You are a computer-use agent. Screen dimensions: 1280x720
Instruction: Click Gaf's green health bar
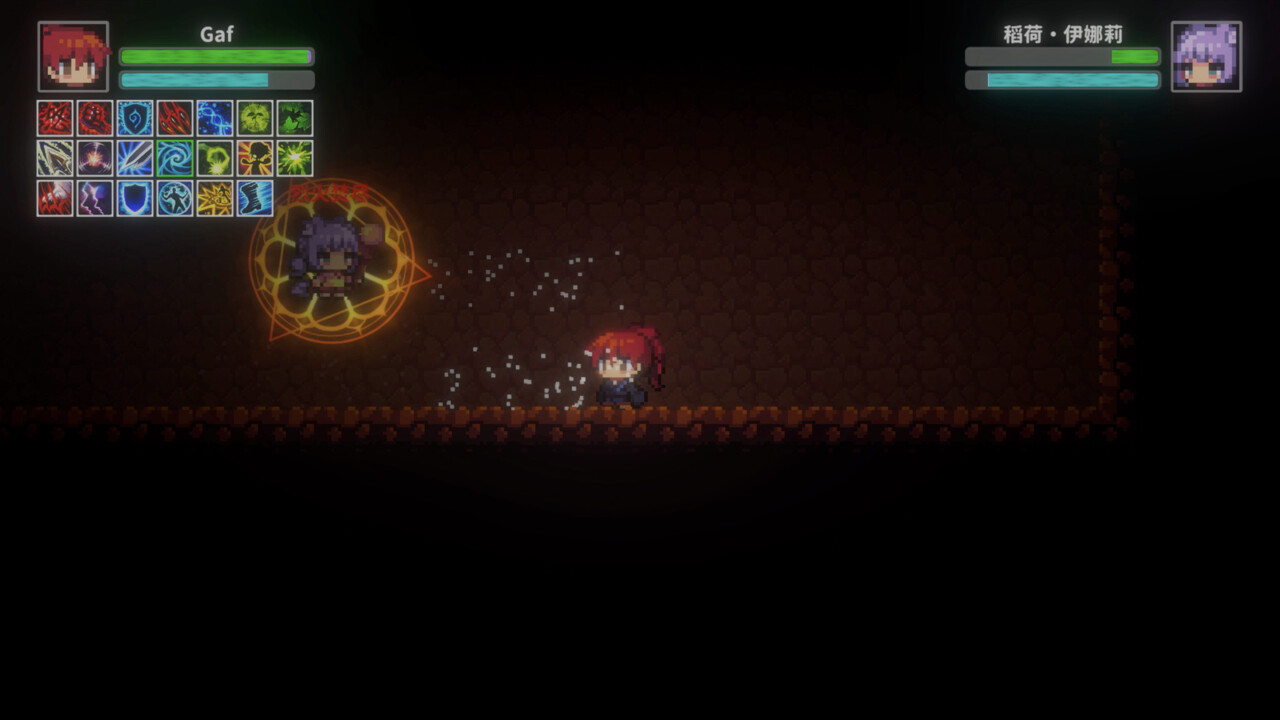click(x=214, y=57)
